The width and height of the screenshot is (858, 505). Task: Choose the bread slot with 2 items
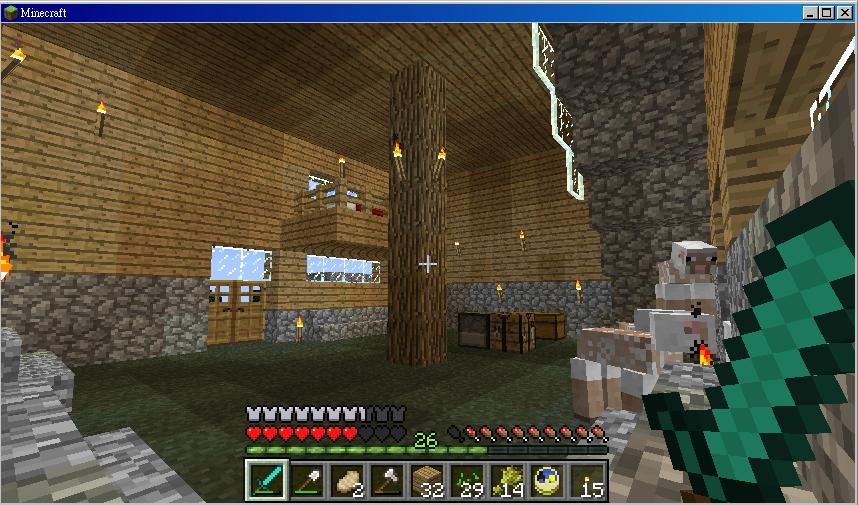(346, 481)
